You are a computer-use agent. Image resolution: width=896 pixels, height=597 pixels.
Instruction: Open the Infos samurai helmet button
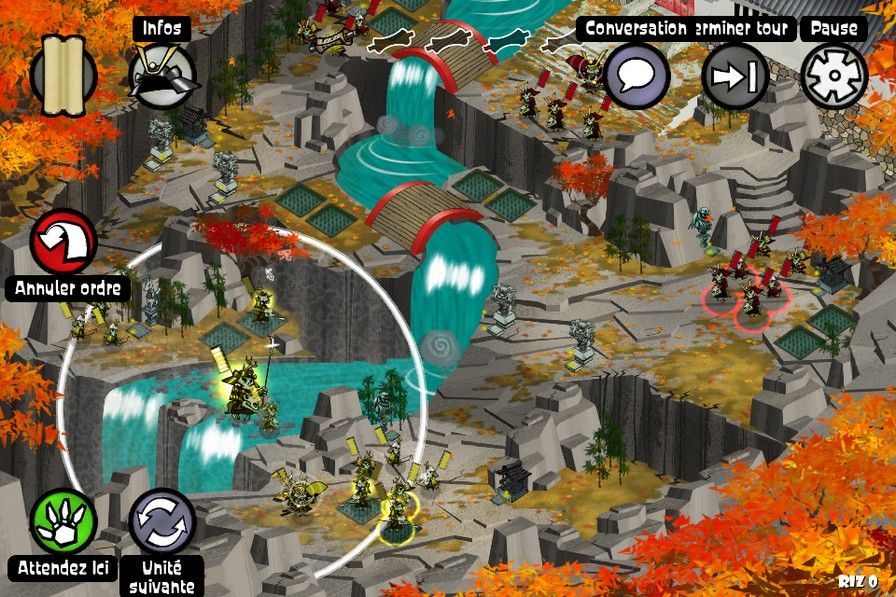(162, 76)
